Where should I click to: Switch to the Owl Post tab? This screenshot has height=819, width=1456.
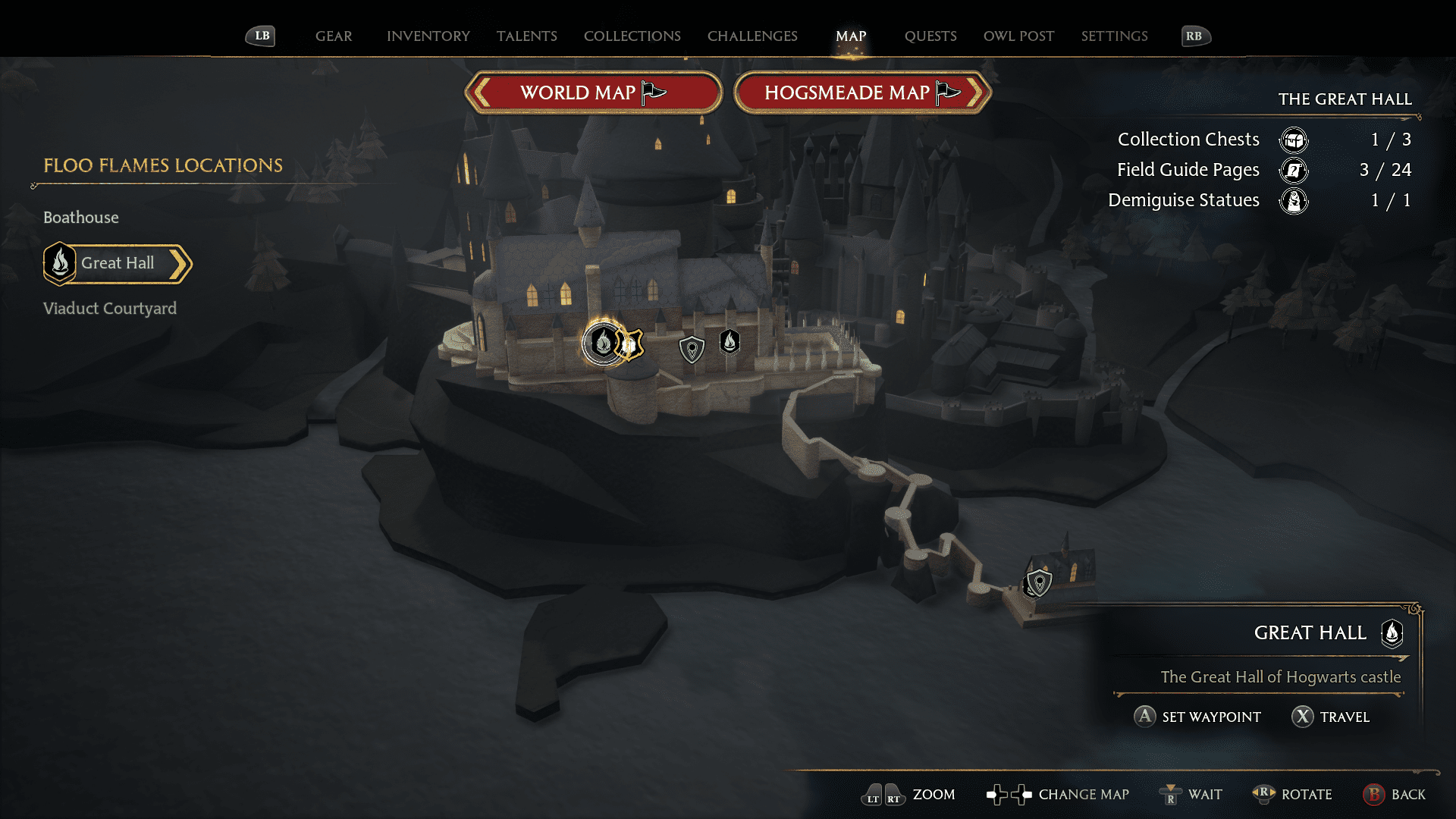point(1018,36)
